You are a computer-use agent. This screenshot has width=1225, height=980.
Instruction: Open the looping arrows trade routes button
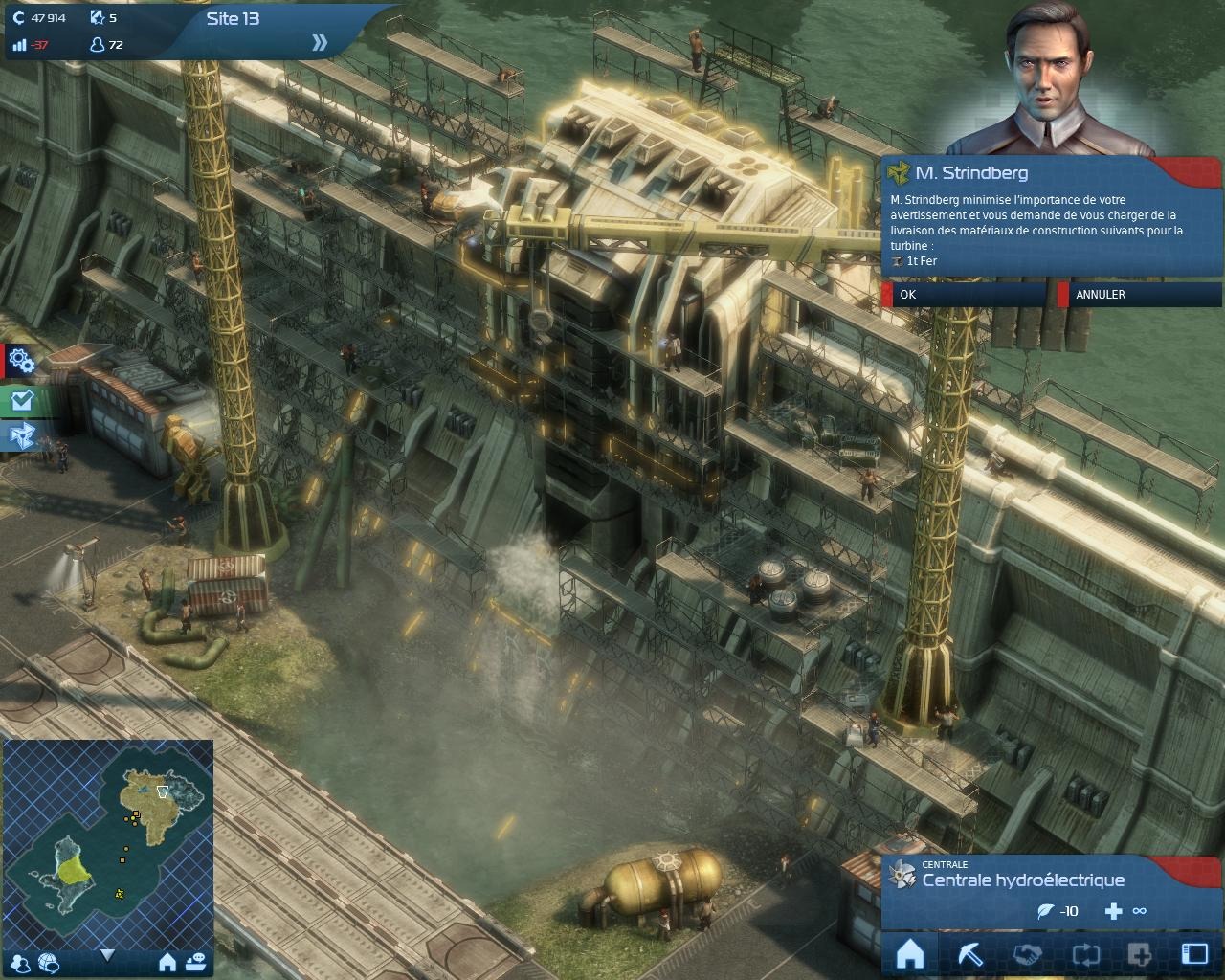(x=1084, y=954)
